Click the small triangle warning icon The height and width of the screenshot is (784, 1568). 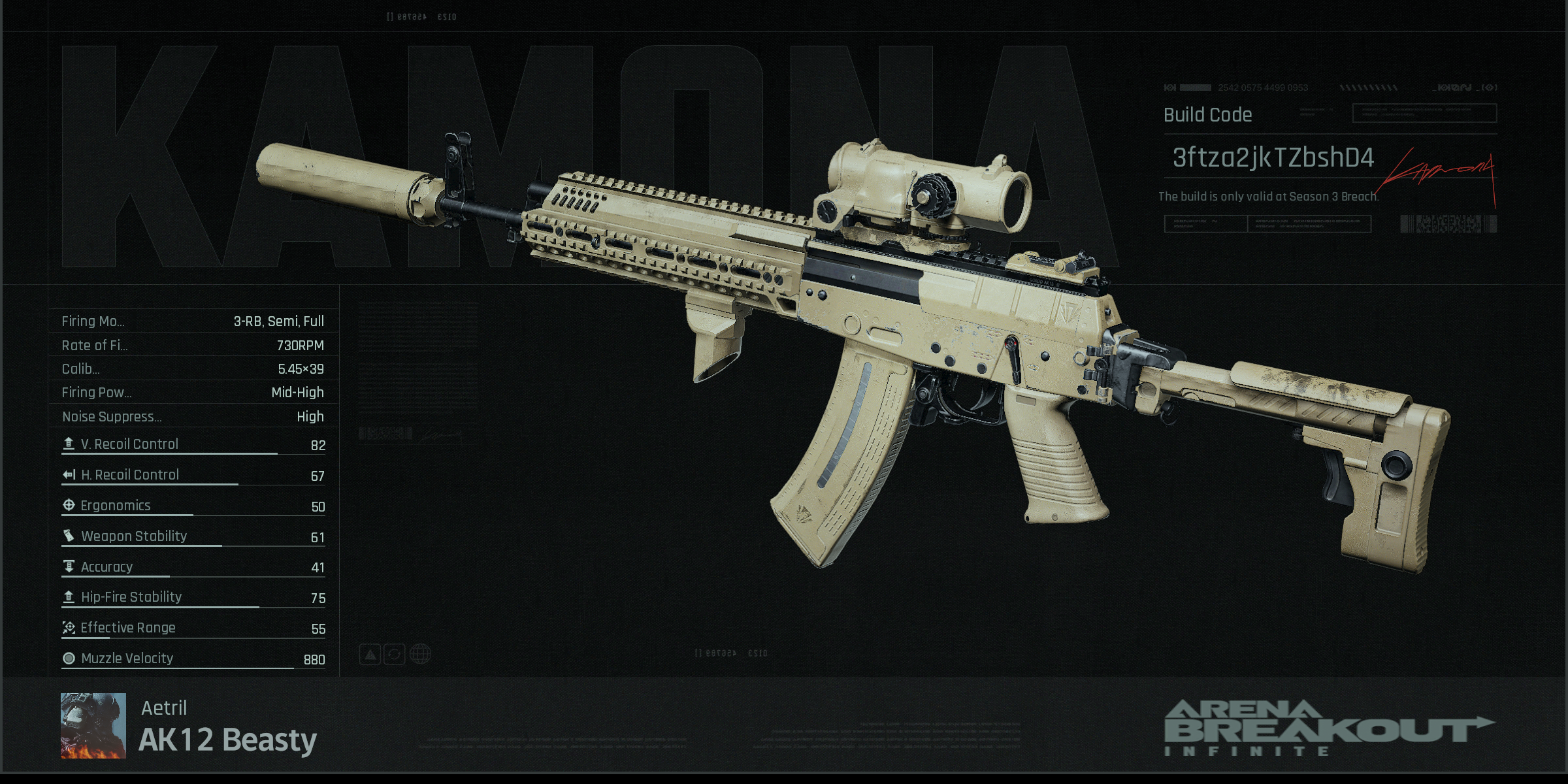click(370, 654)
